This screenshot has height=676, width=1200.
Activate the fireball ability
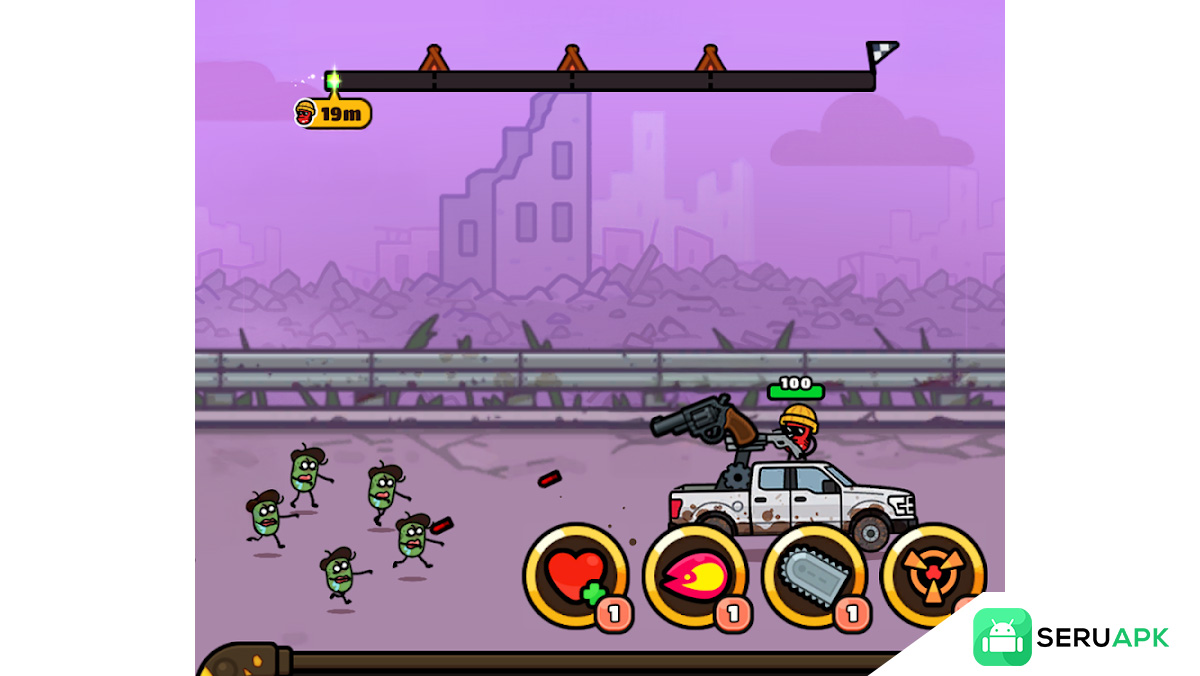694,577
